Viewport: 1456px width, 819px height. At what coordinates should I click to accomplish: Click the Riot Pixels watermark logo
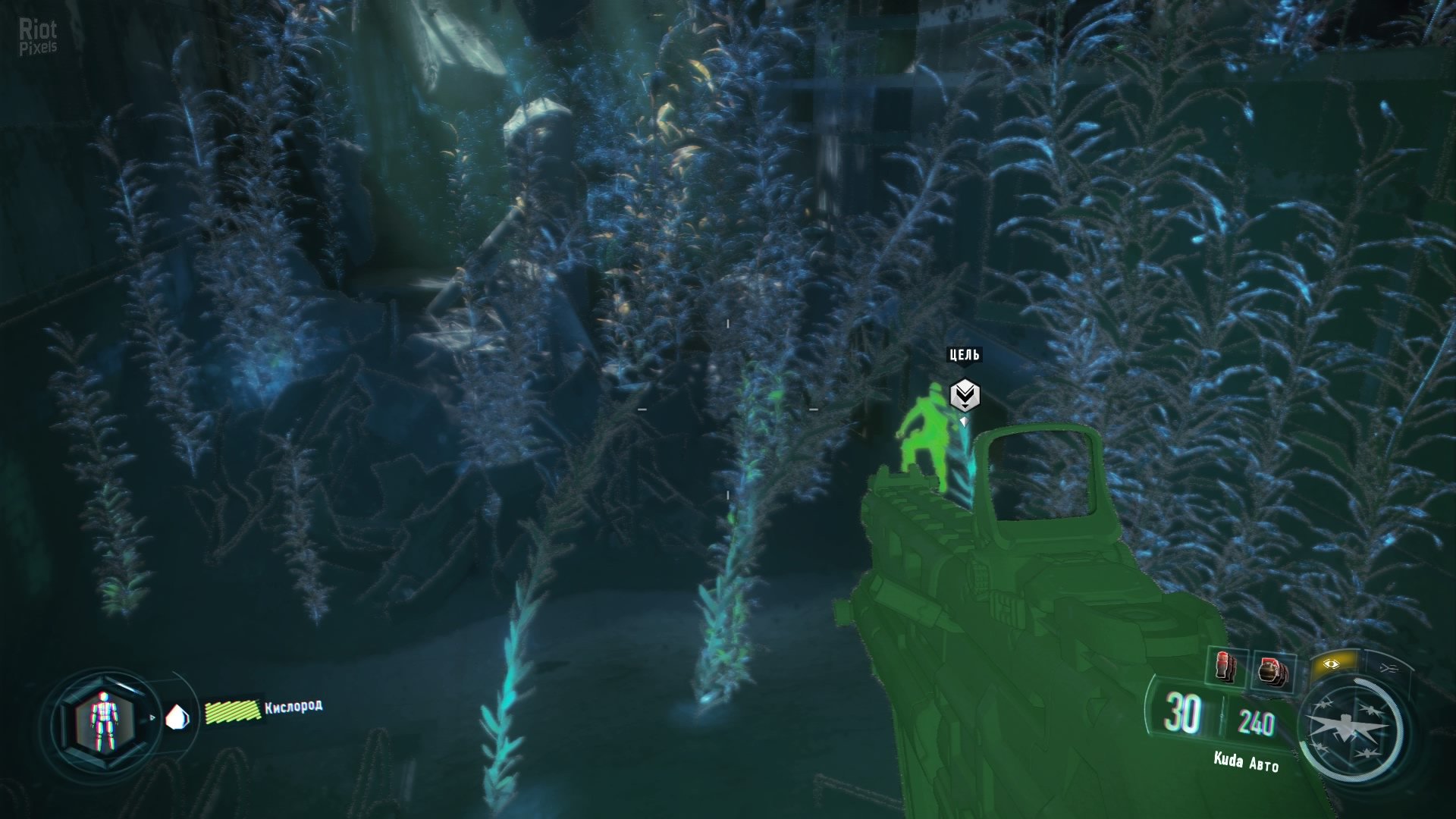[x=38, y=37]
